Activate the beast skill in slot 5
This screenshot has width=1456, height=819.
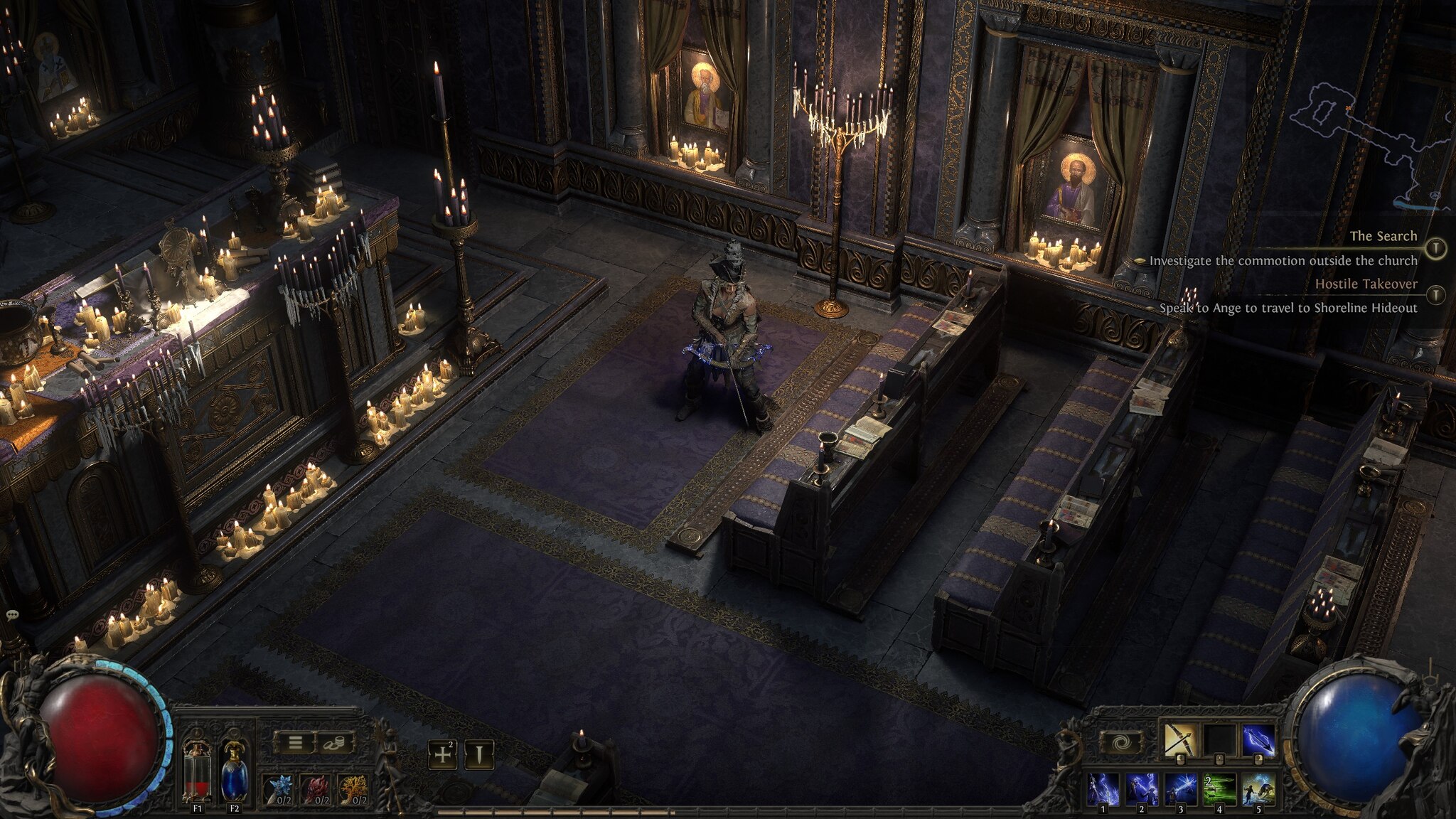[1258, 789]
